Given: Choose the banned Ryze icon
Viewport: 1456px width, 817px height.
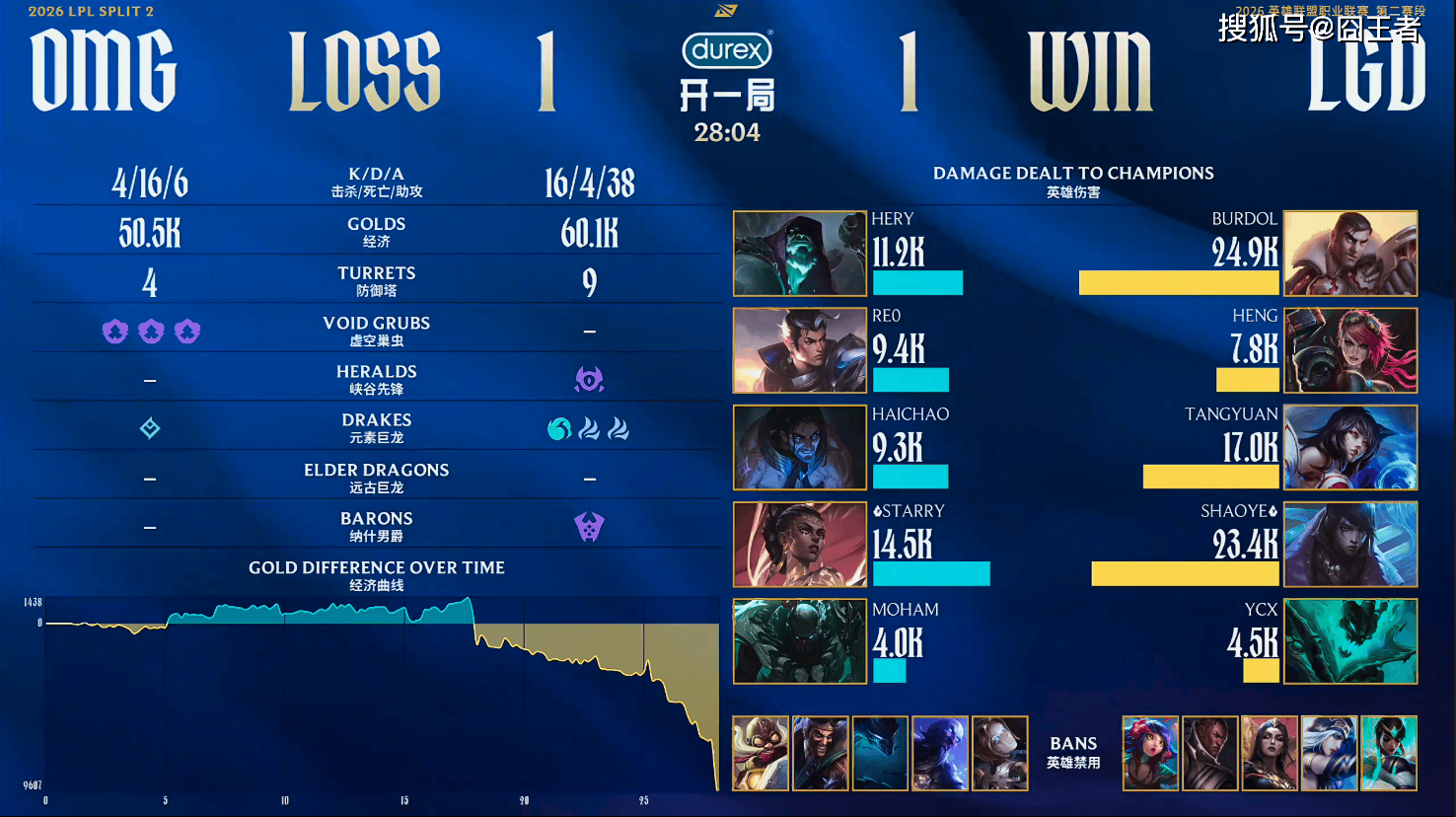Looking at the screenshot, I should tap(940, 753).
